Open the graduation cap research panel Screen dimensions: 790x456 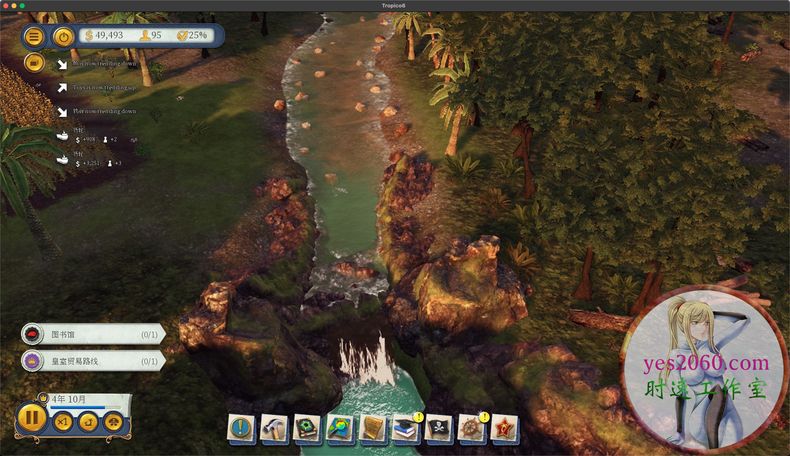click(406, 427)
